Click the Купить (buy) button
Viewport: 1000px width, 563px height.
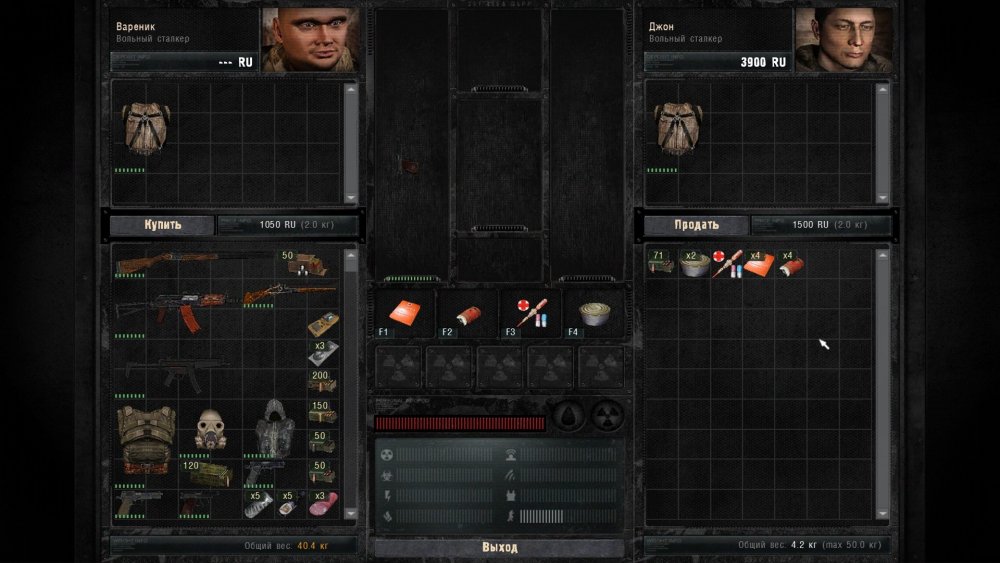(162, 225)
